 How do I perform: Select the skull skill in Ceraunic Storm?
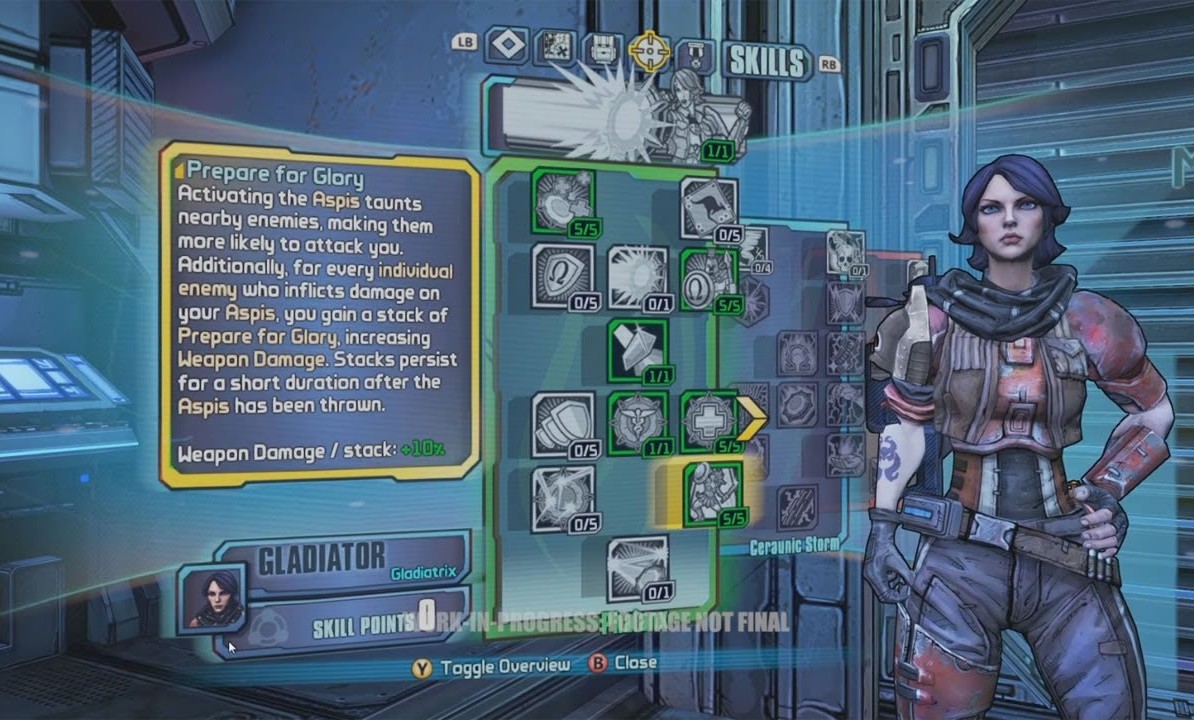pos(847,250)
